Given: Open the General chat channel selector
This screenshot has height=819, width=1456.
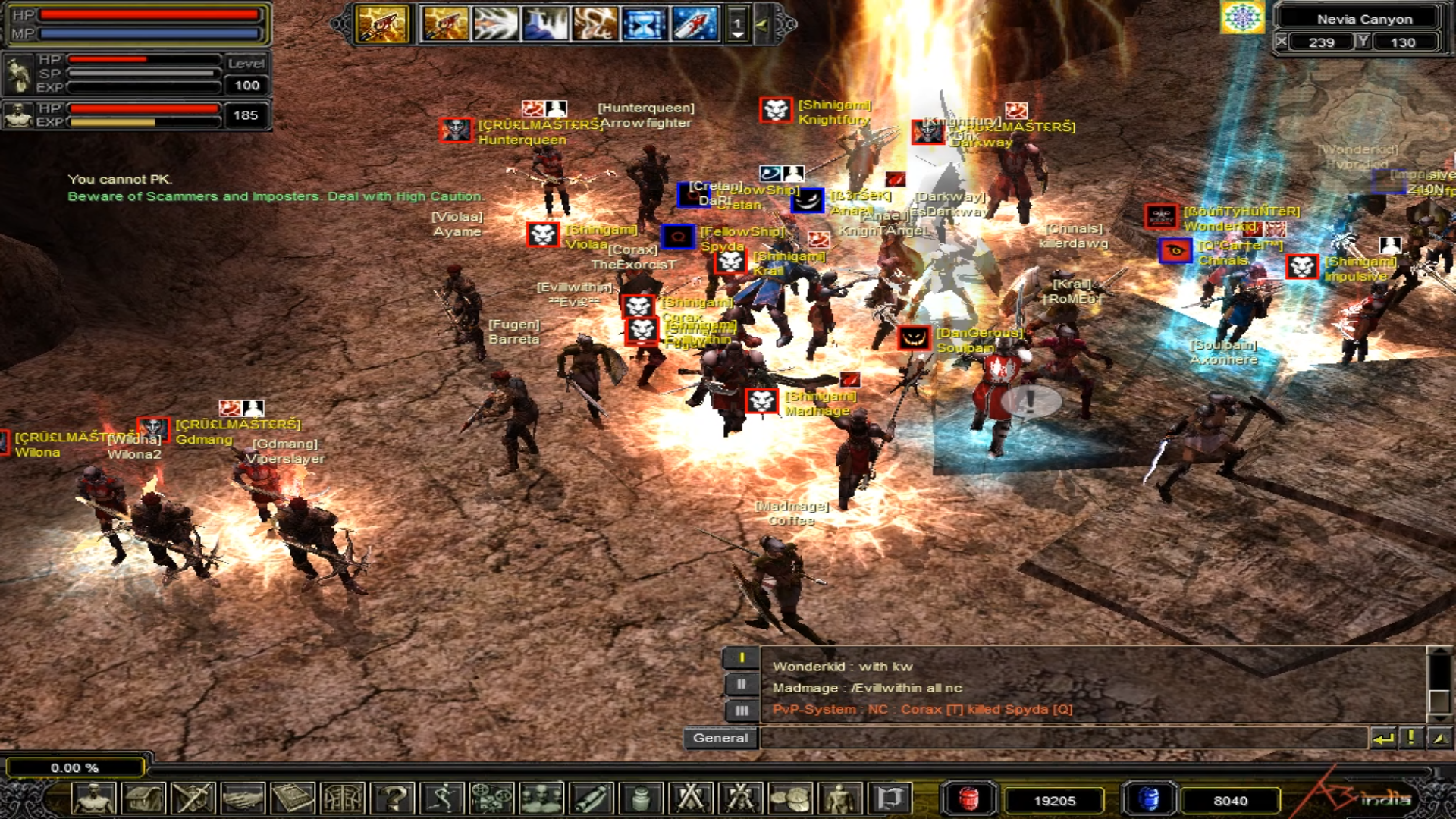Looking at the screenshot, I should [720, 738].
